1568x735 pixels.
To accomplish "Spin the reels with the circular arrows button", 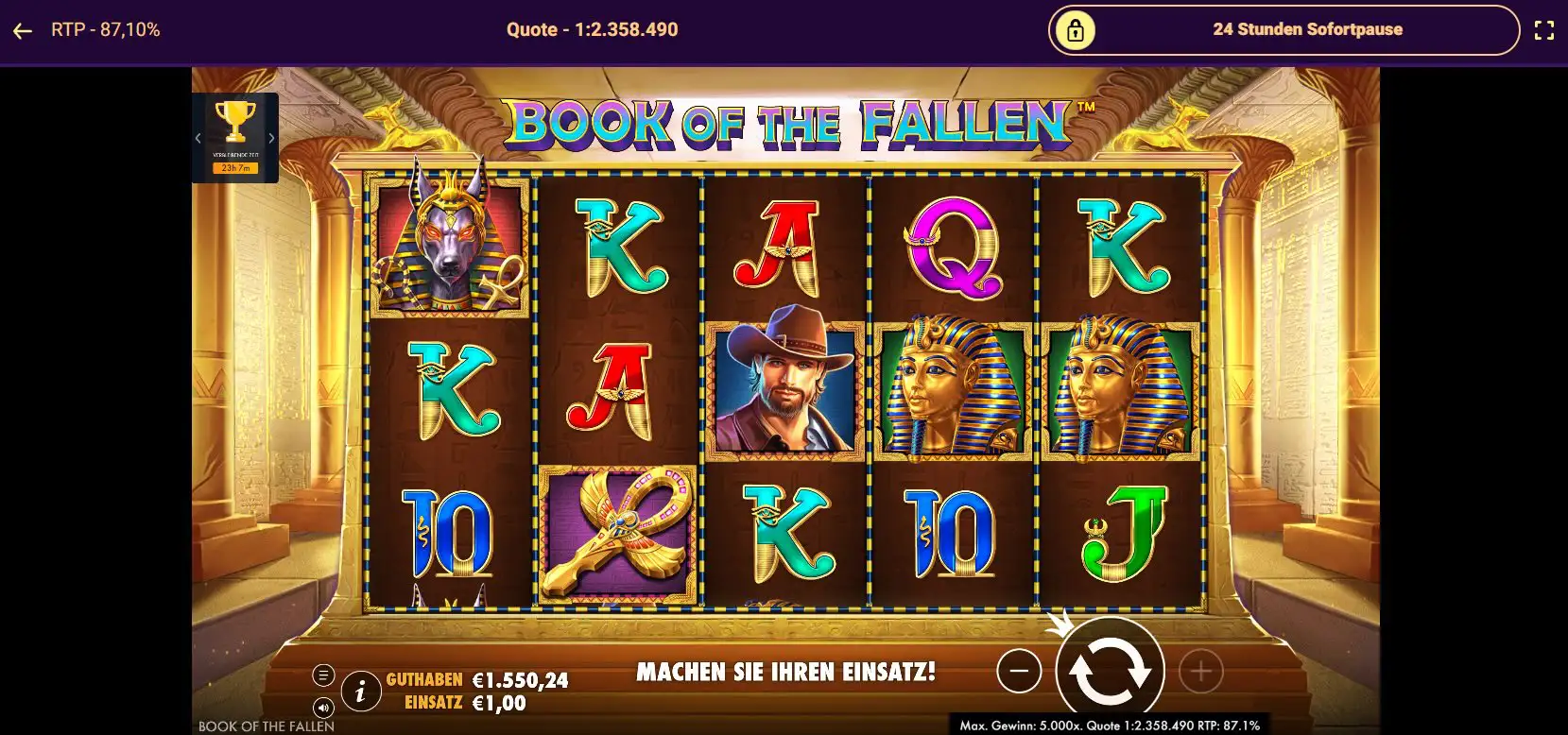I will pyautogui.click(x=1110, y=671).
